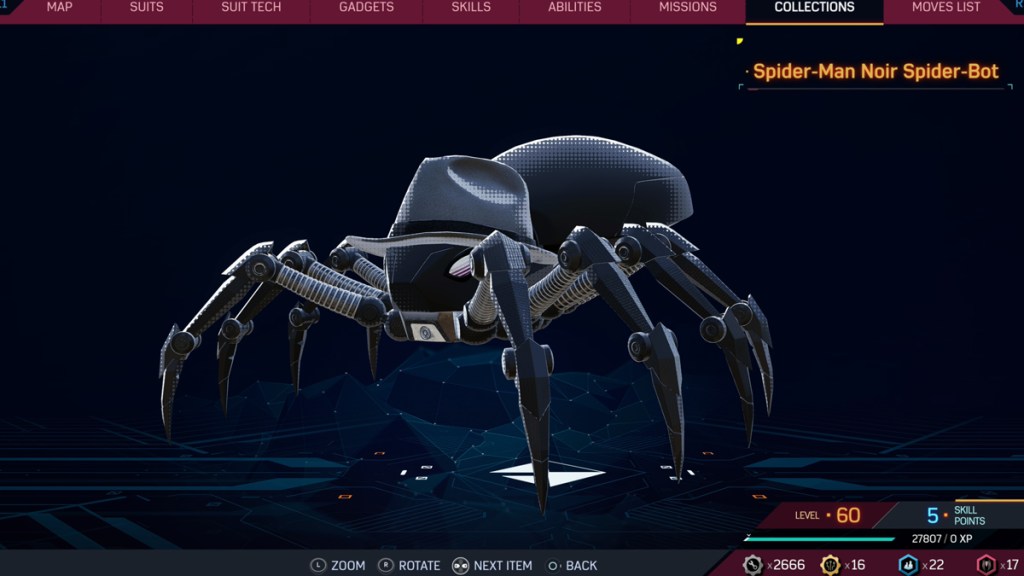Viewport: 1024px width, 576px height.
Task: Open the Abilities tab
Action: [575, 8]
